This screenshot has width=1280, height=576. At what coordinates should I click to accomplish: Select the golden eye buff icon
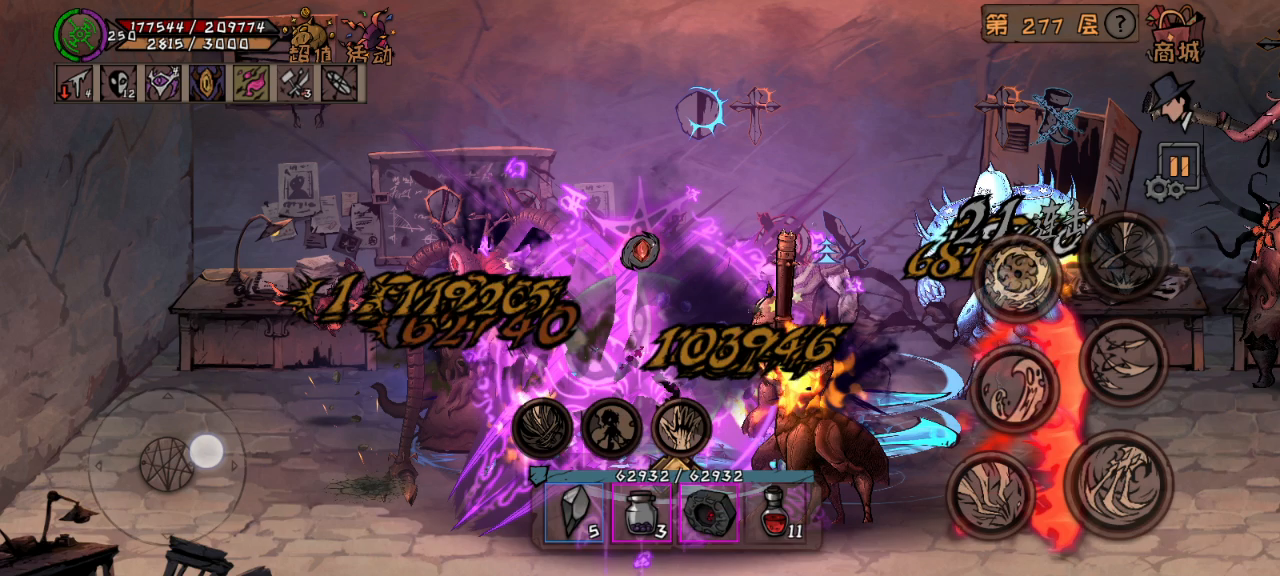point(207,83)
